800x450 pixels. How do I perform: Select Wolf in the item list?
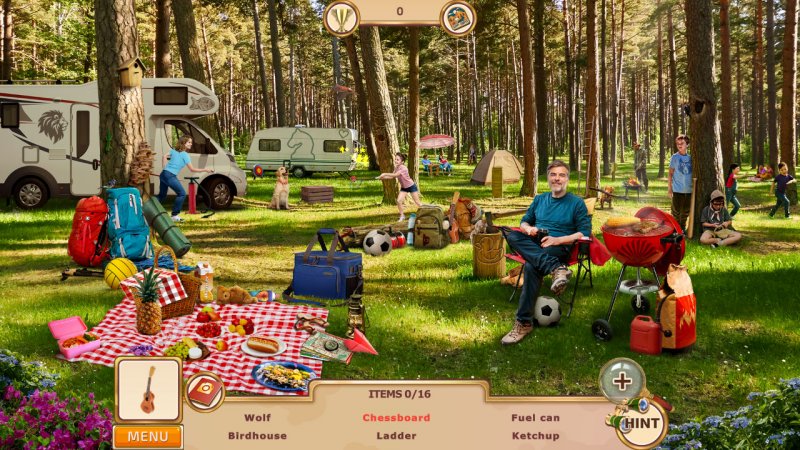[x=257, y=418]
